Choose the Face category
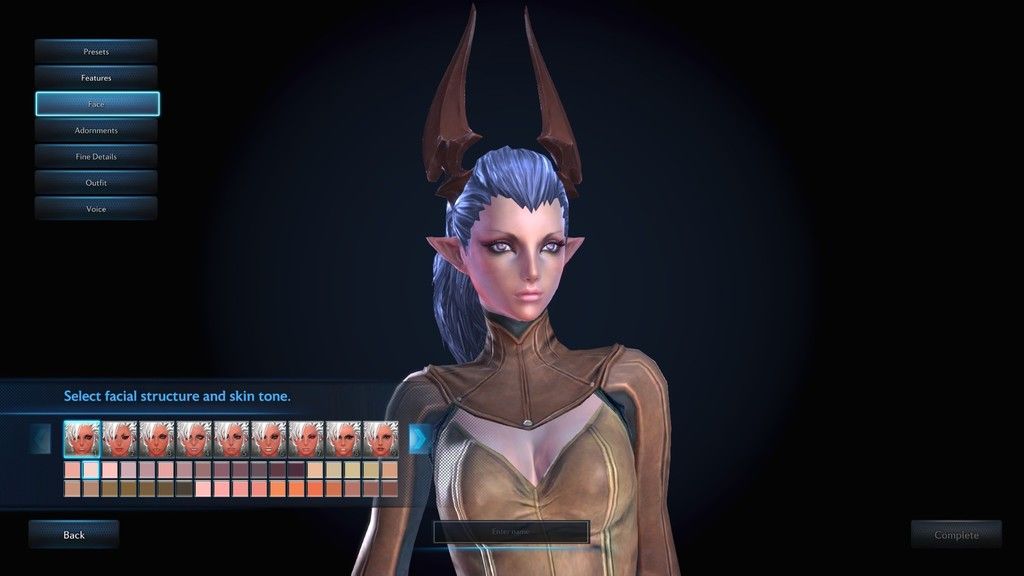This screenshot has width=1024, height=576. tap(96, 104)
